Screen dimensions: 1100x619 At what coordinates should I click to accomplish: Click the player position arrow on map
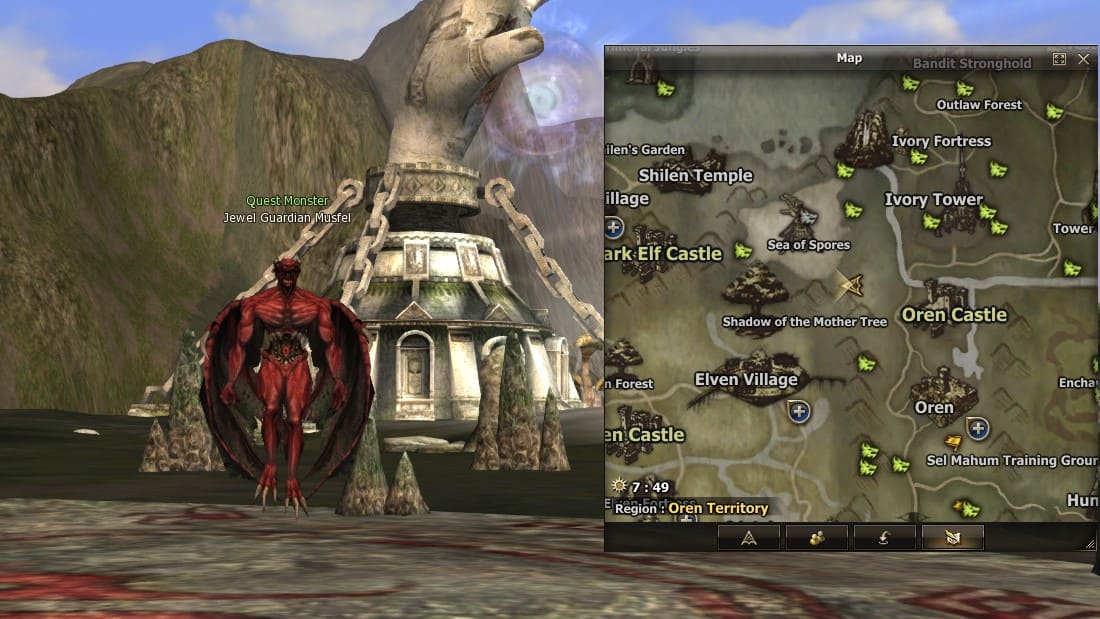pyautogui.click(x=851, y=286)
